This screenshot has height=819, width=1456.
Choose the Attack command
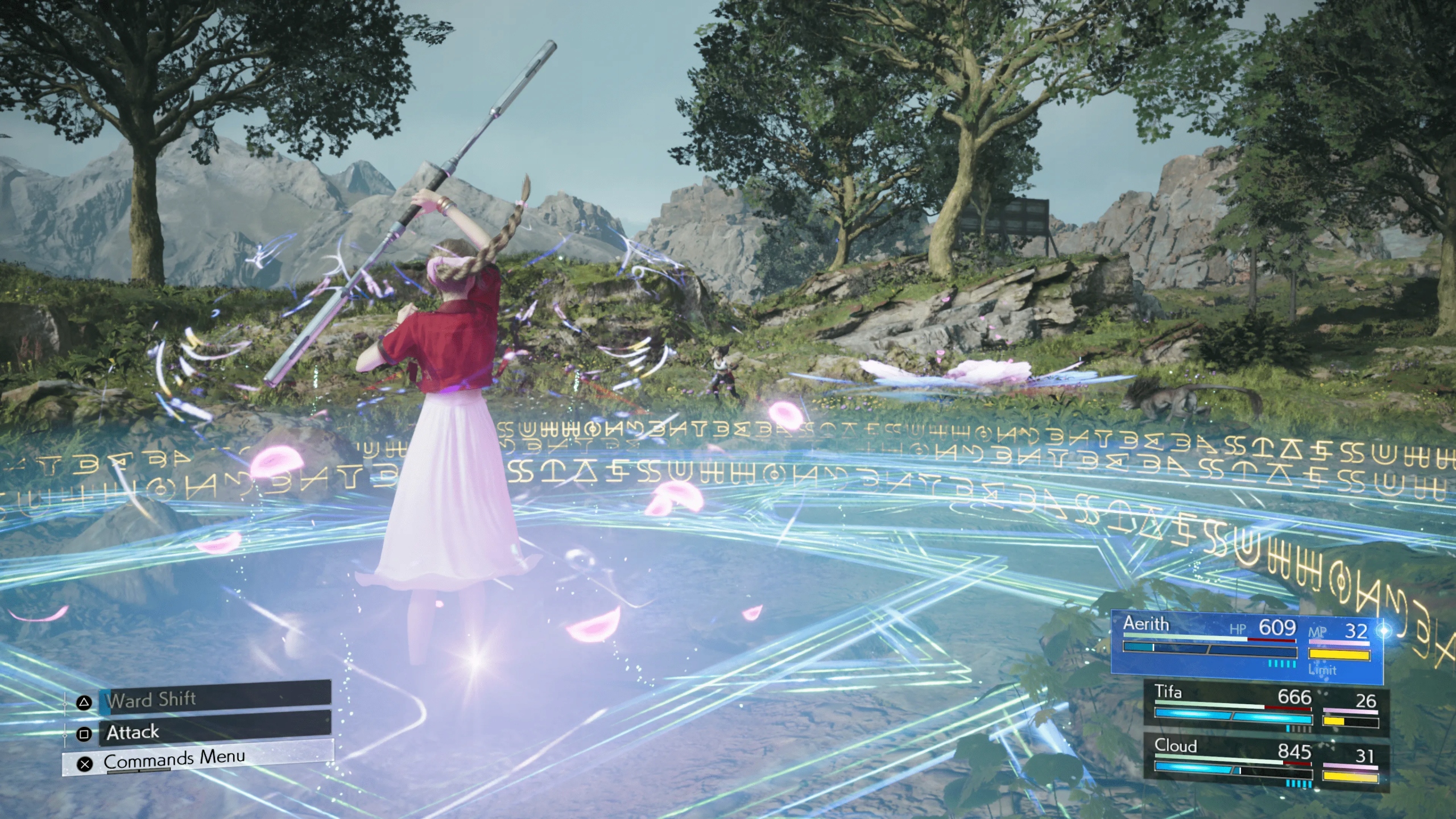215,732
